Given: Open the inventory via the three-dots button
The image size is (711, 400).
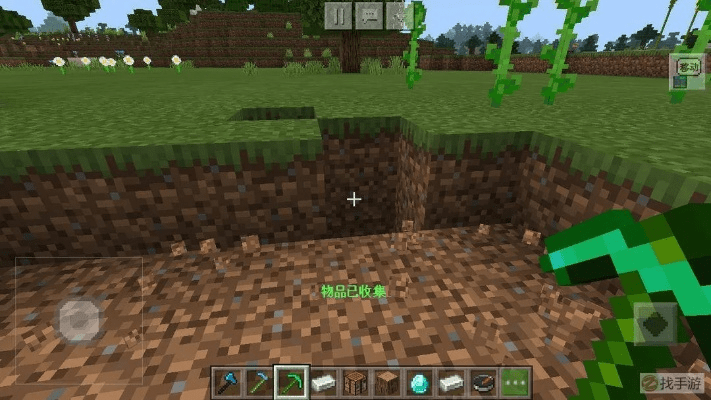Looking at the screenshot, I should pyautogui.click(x=515, y=382).
